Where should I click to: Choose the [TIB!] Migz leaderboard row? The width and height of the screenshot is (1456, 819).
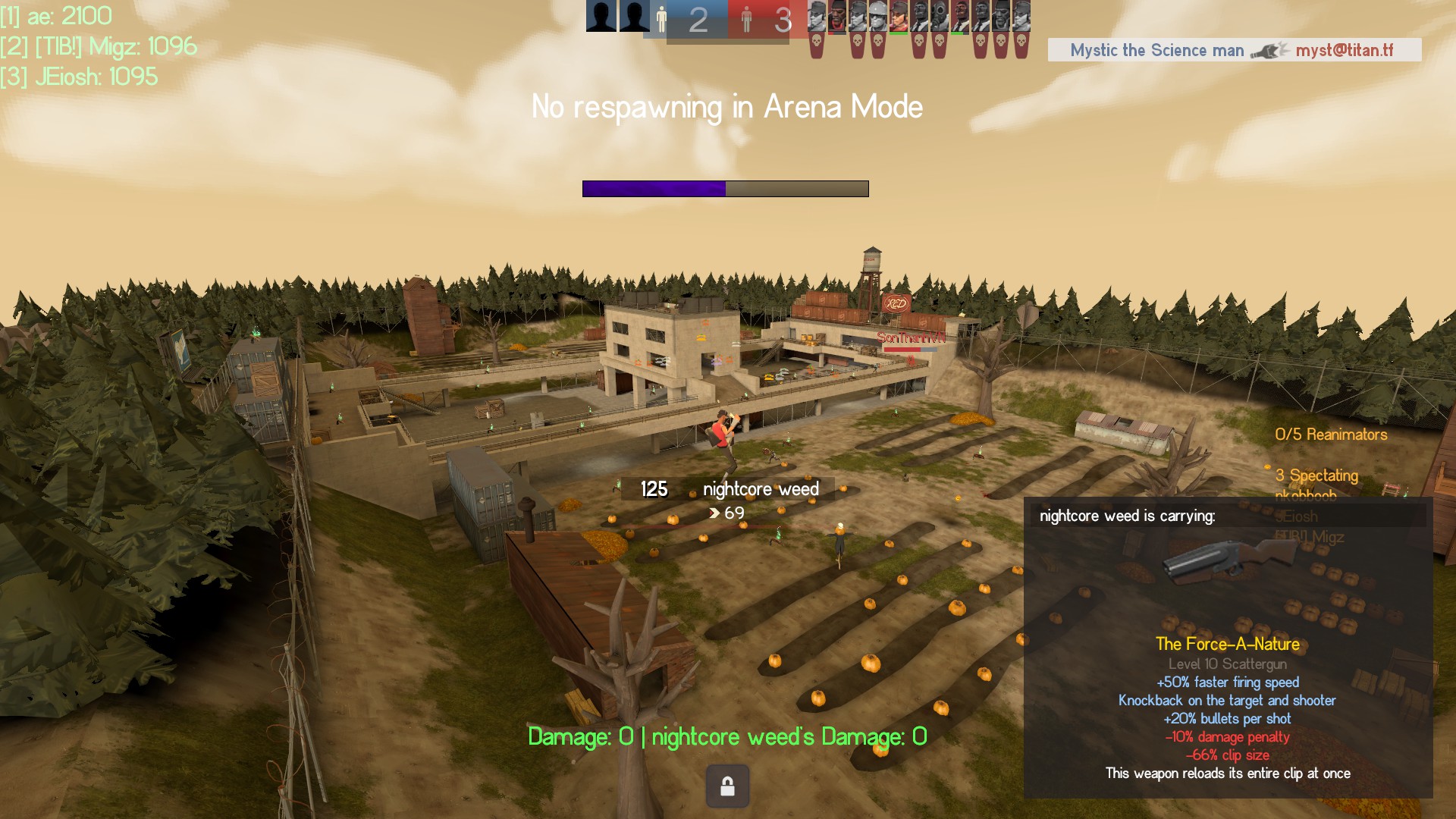coord(99,47)
